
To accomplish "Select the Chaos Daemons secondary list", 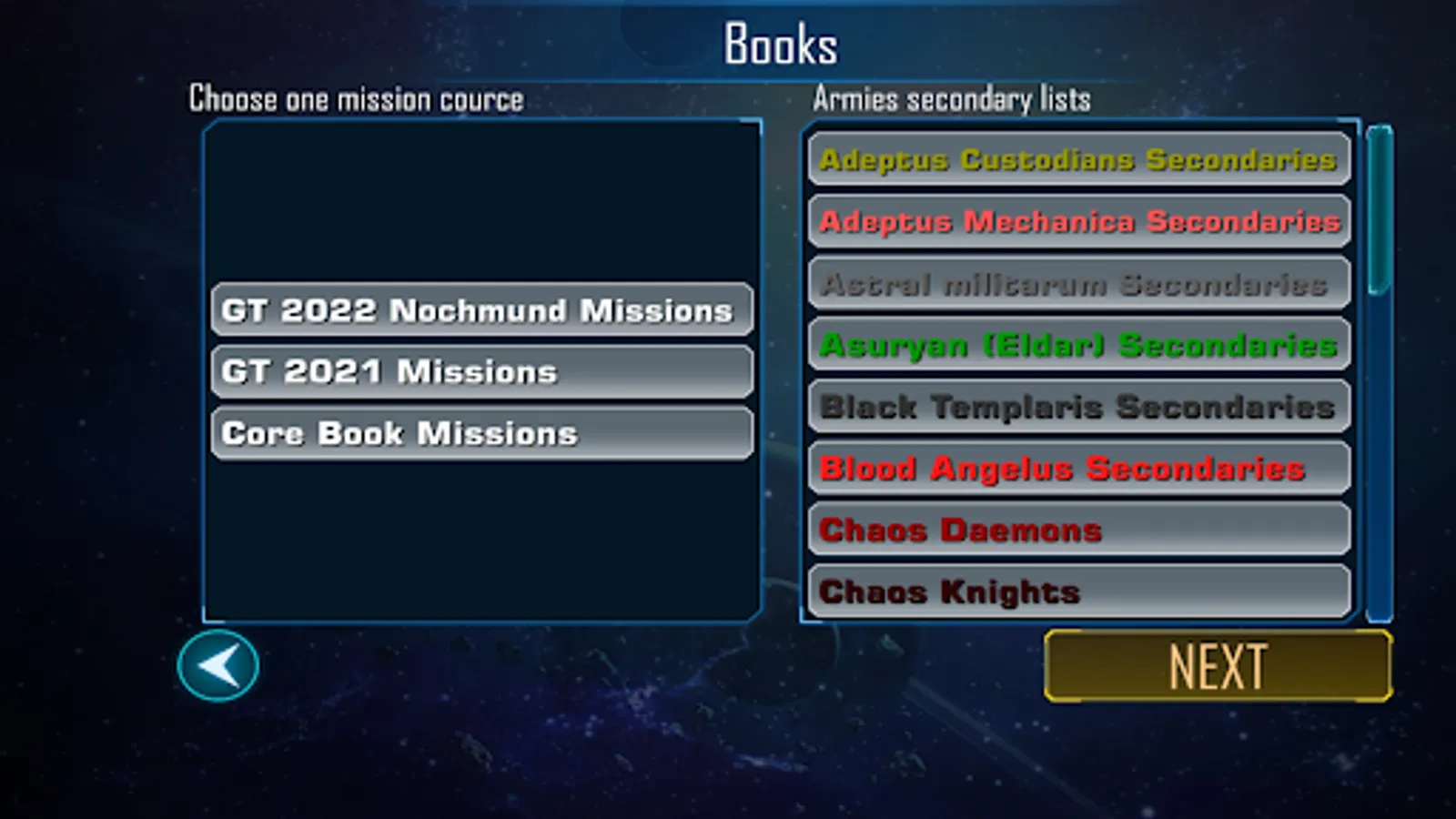I will point(1077,529).
